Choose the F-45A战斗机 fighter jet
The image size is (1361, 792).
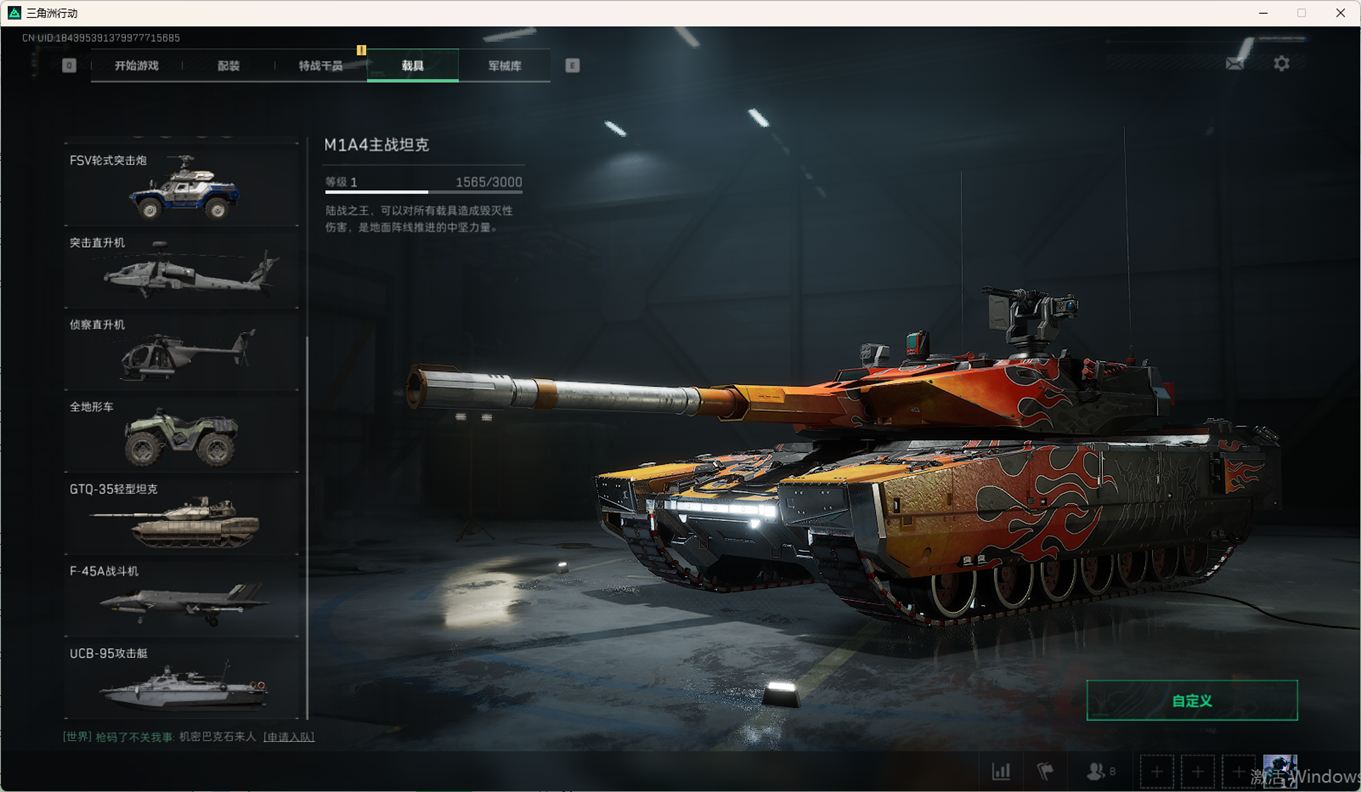pos(182,597)
